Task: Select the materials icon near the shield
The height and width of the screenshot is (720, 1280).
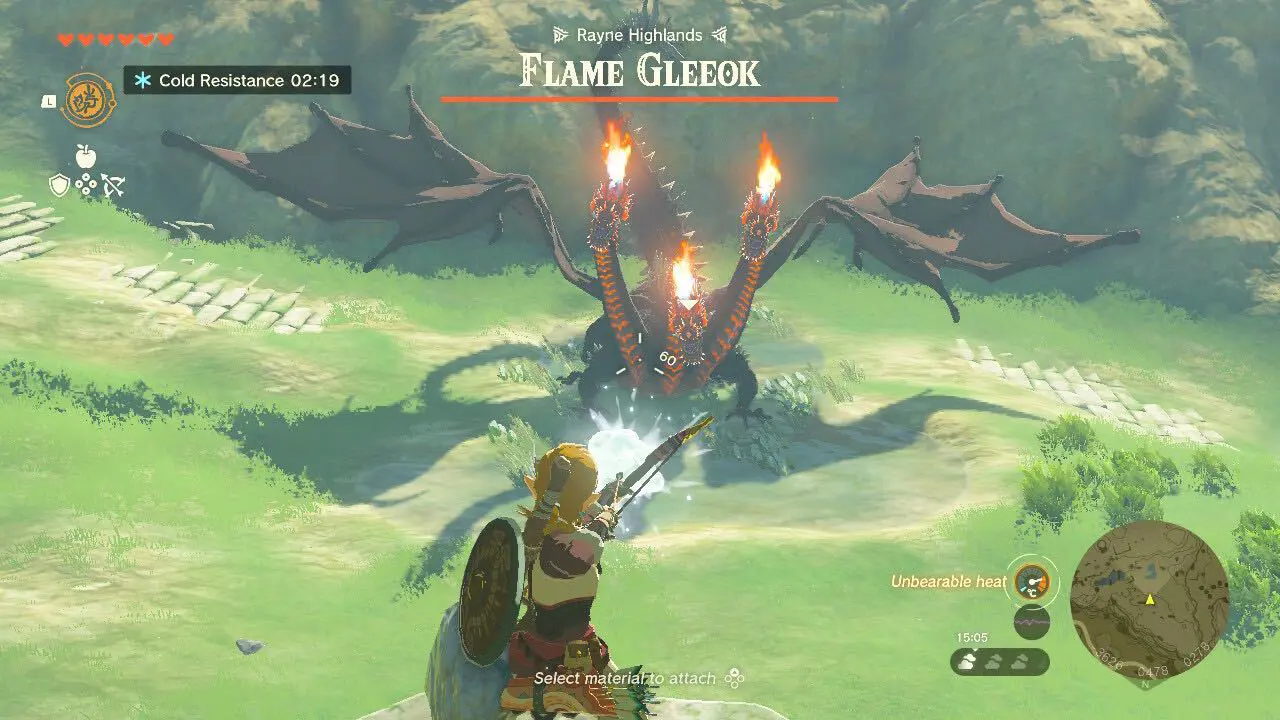Action: tap(85, 185)
